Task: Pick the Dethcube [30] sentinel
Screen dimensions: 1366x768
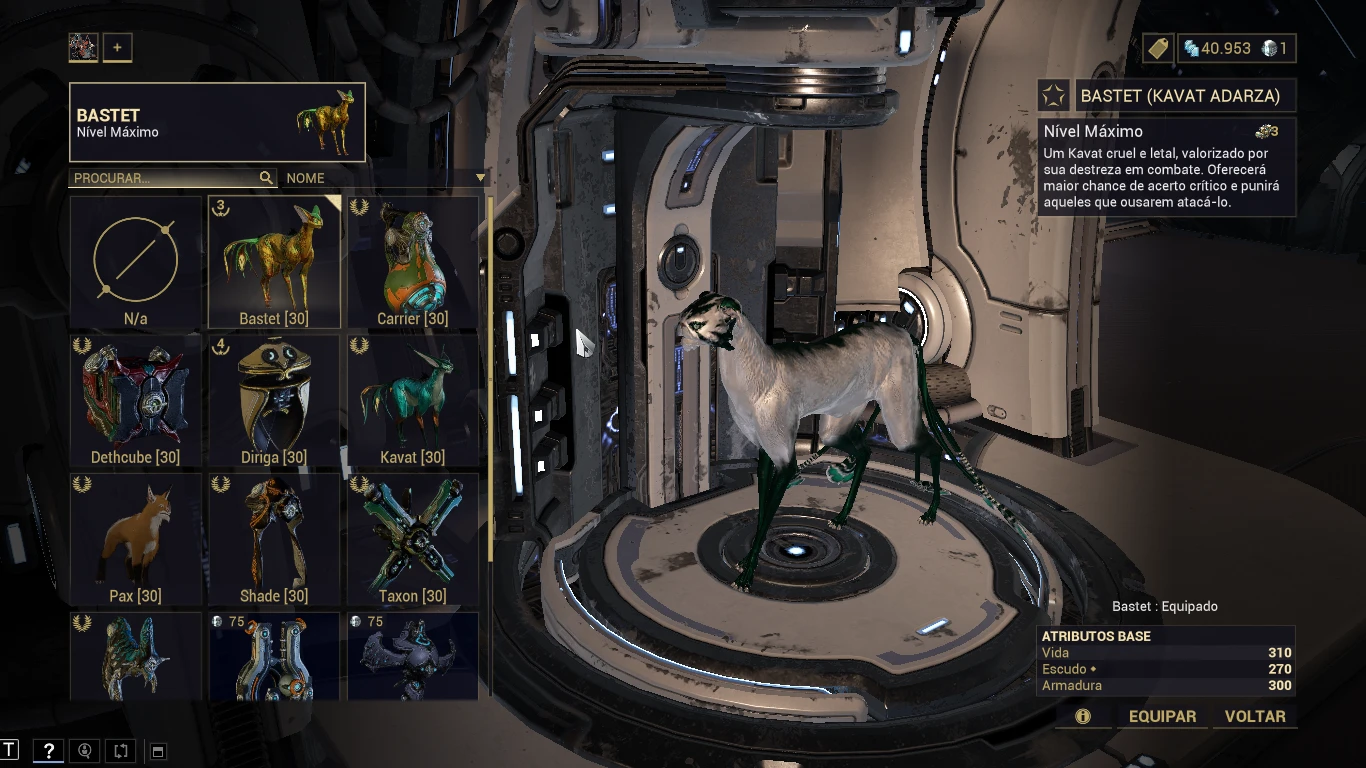Action: pyautogui.click(x=136, y=401)
